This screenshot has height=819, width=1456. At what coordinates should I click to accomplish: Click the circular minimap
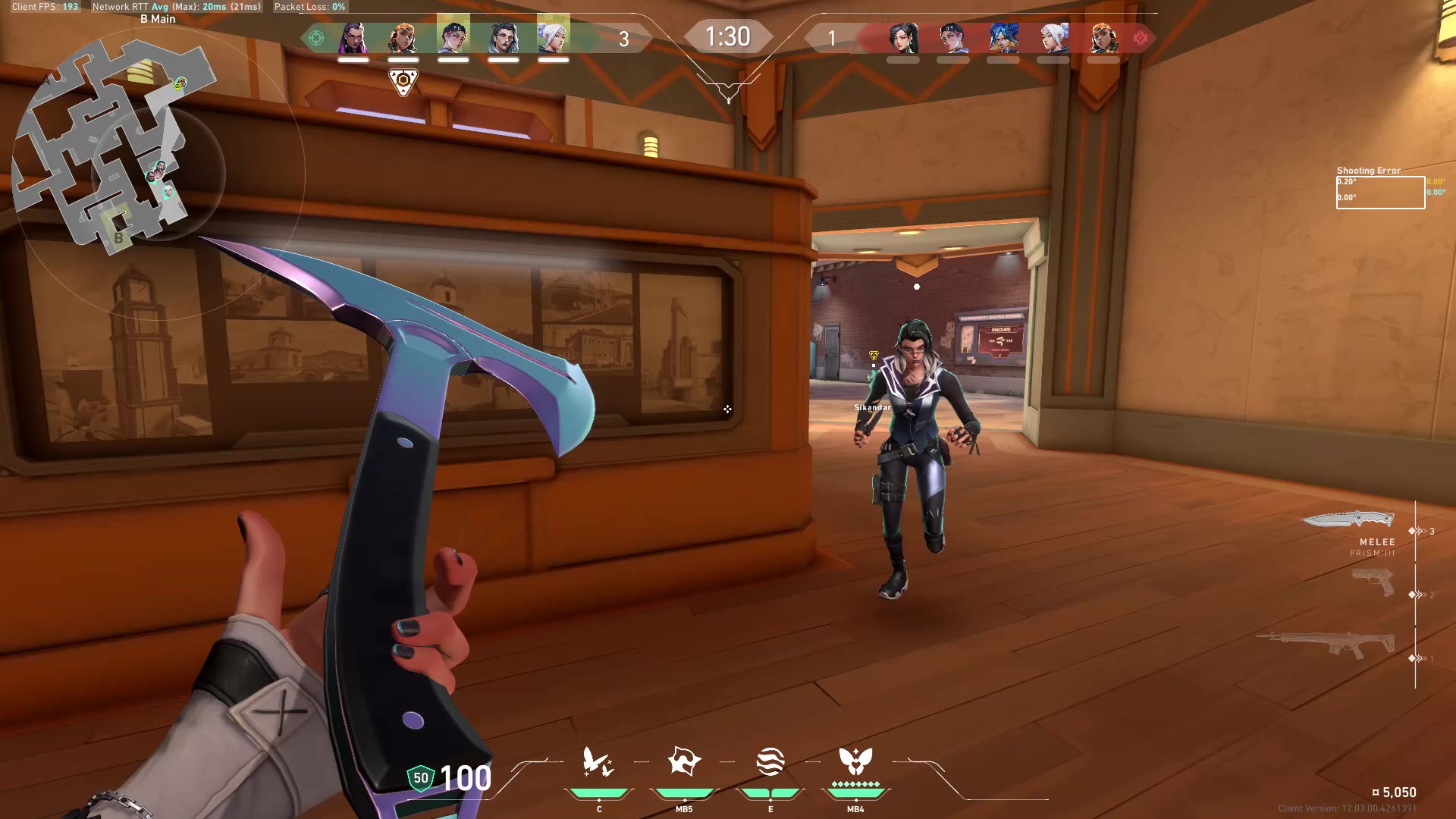[x=114, y=144]
